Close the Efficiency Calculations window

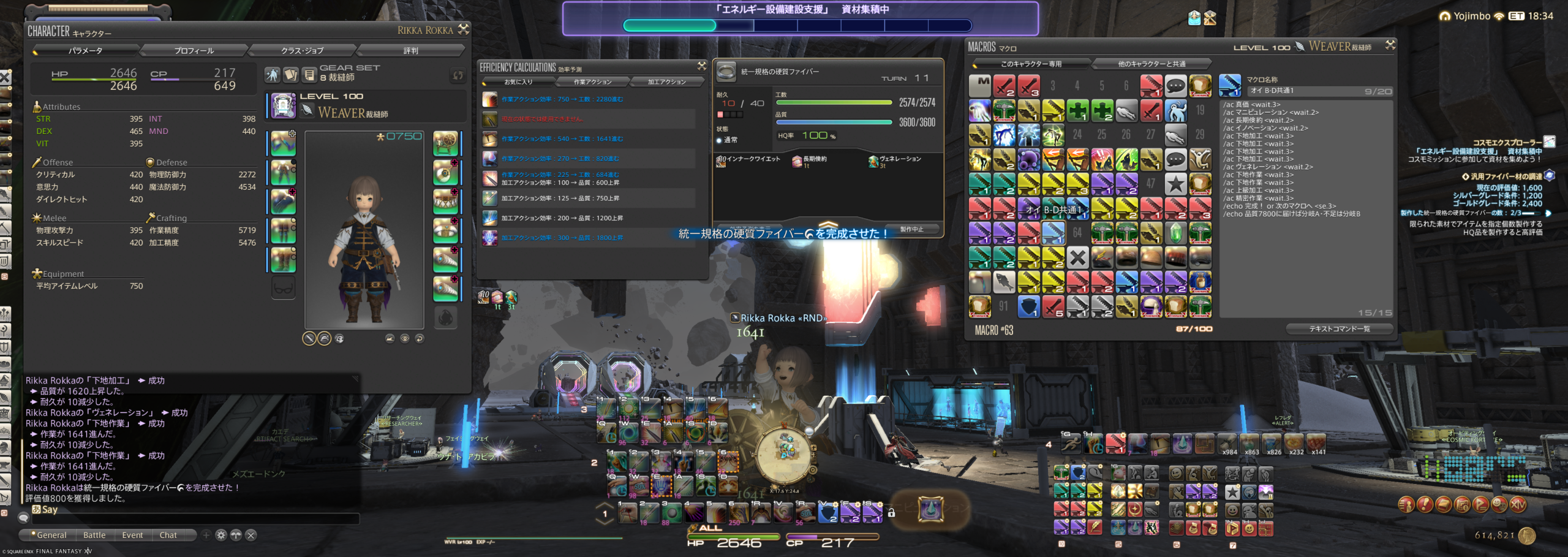click(x=702, y=66)
